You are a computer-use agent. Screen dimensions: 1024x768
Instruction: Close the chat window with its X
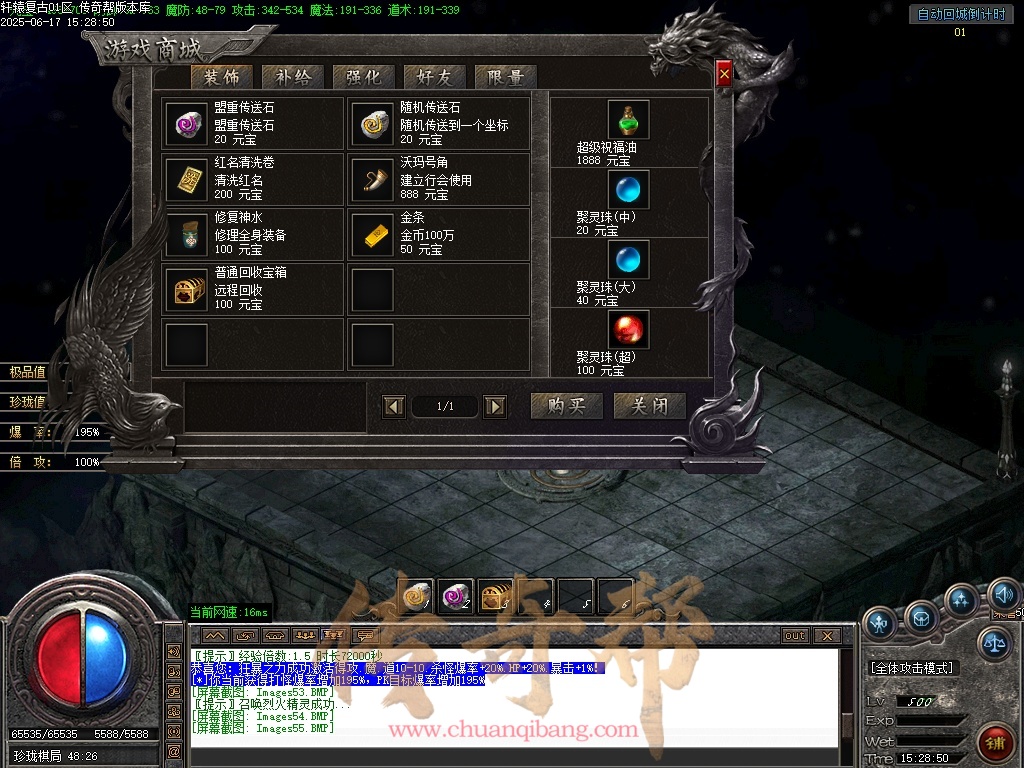[826, 635]
